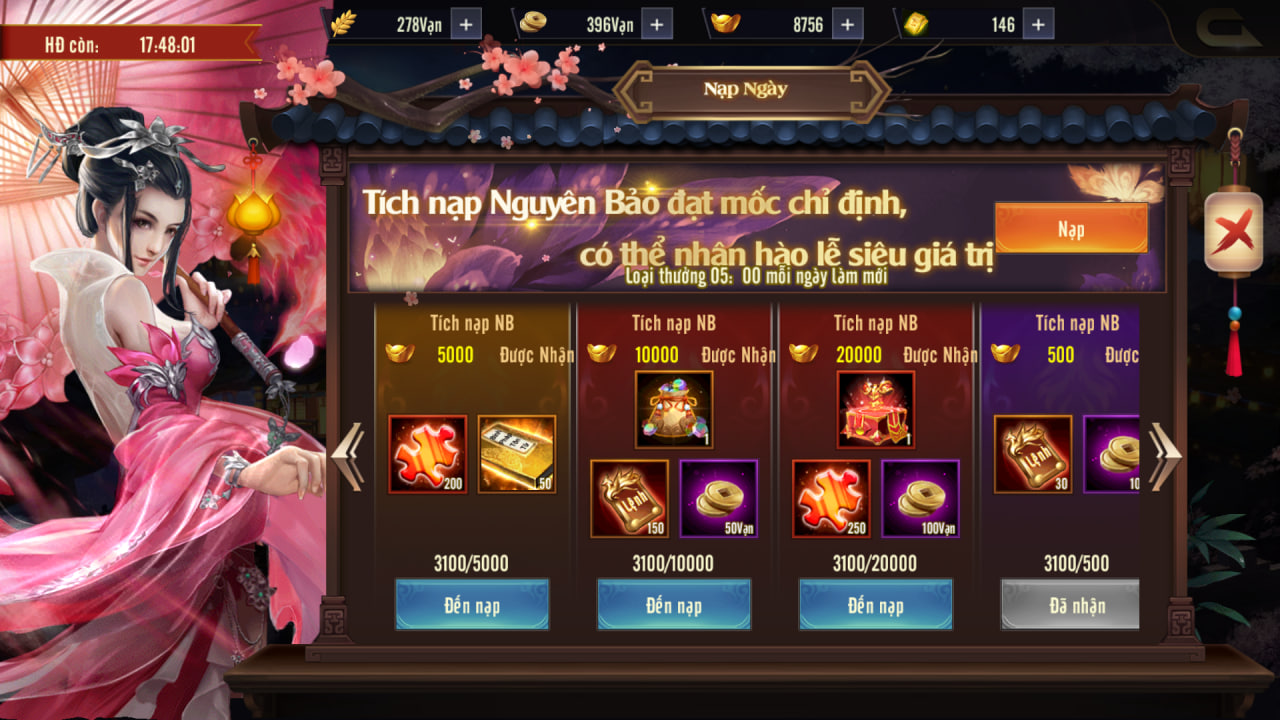Viewport: 1280px width, 720px height.
Task: Inspect the treasure bag reward in 10000 tier
Action: click(x=674, y=409)
